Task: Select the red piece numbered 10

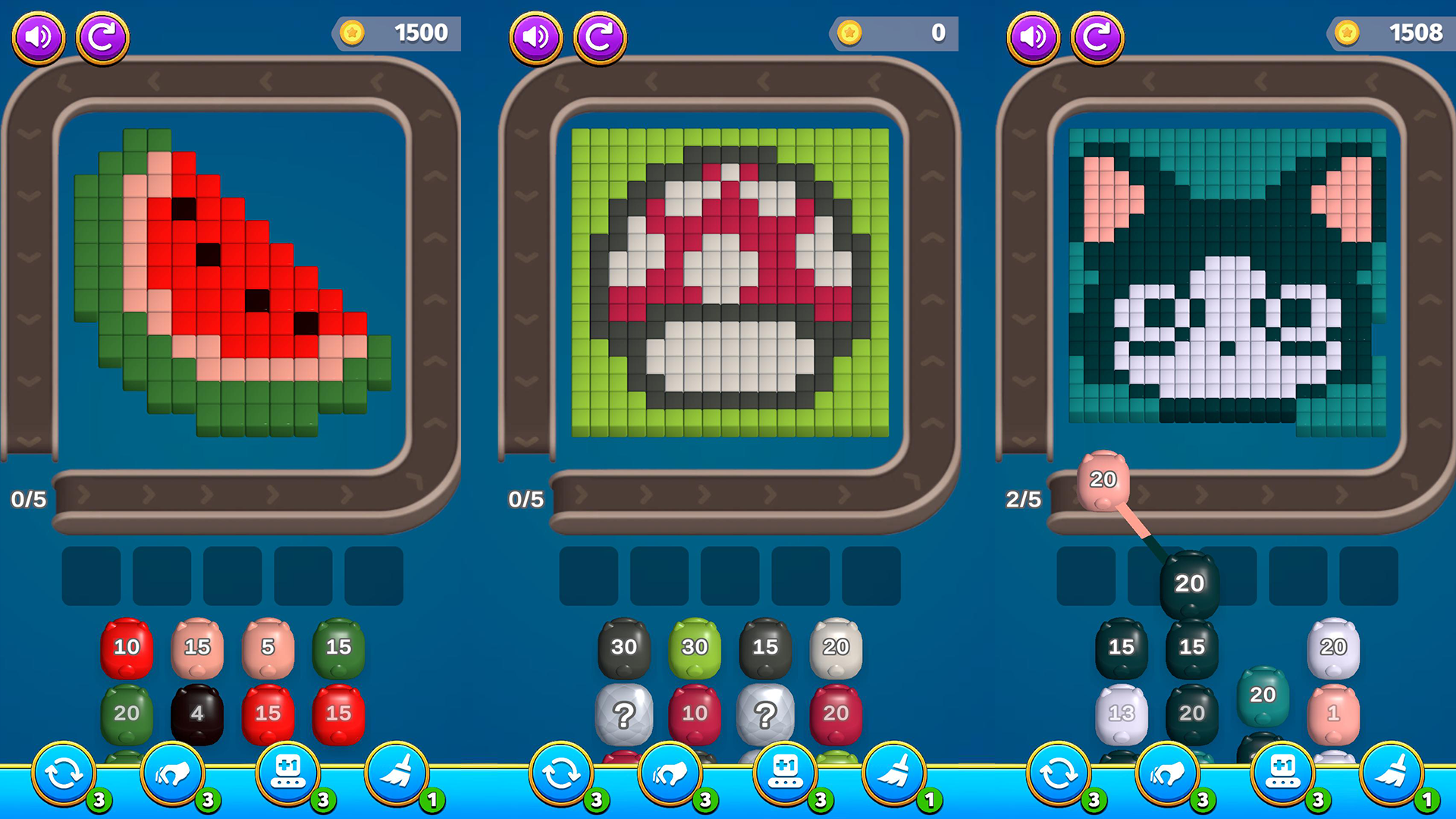Action: click(x=126, y=647)
